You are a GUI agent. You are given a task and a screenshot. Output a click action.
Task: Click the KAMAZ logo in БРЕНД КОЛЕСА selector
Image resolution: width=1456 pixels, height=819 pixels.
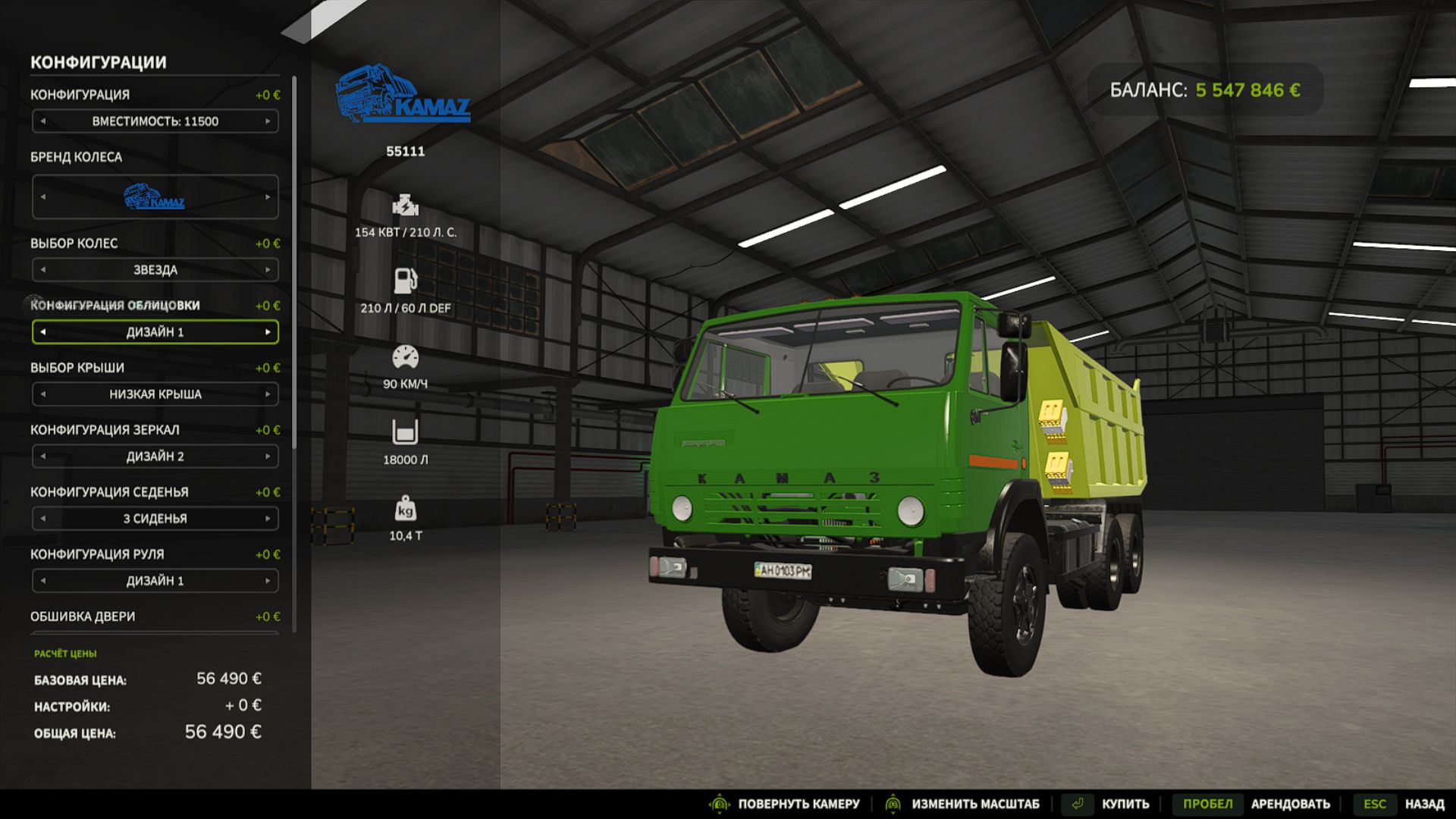coord(153,199)
